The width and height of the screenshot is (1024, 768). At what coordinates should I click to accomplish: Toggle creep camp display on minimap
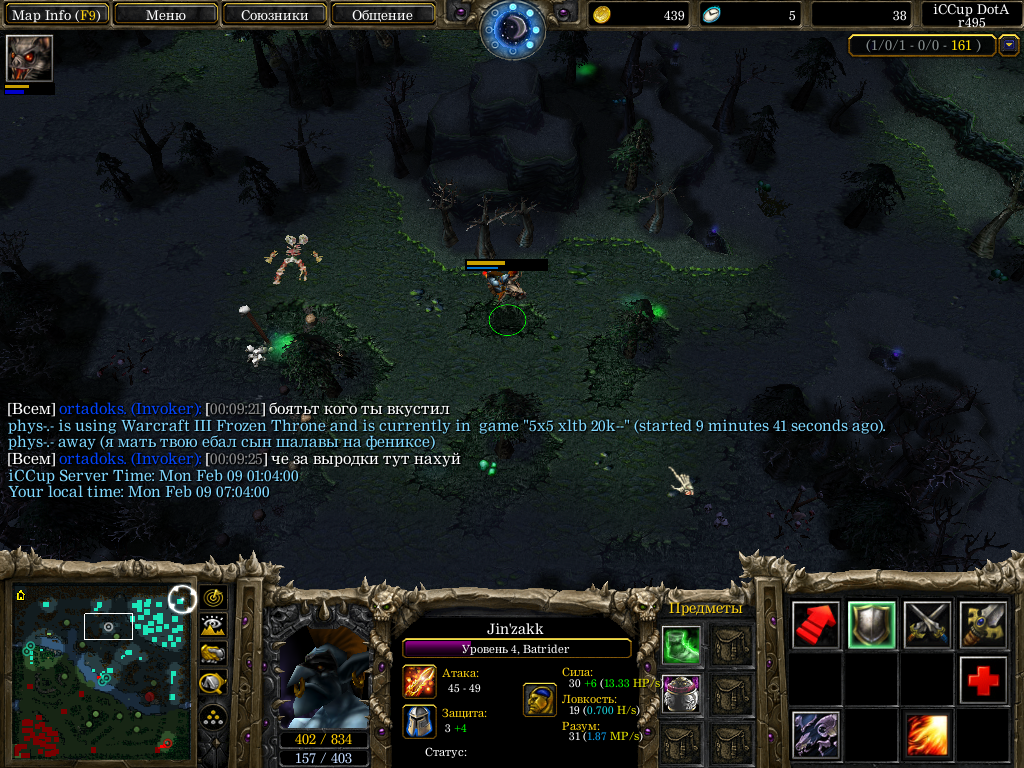coord(213,683)
